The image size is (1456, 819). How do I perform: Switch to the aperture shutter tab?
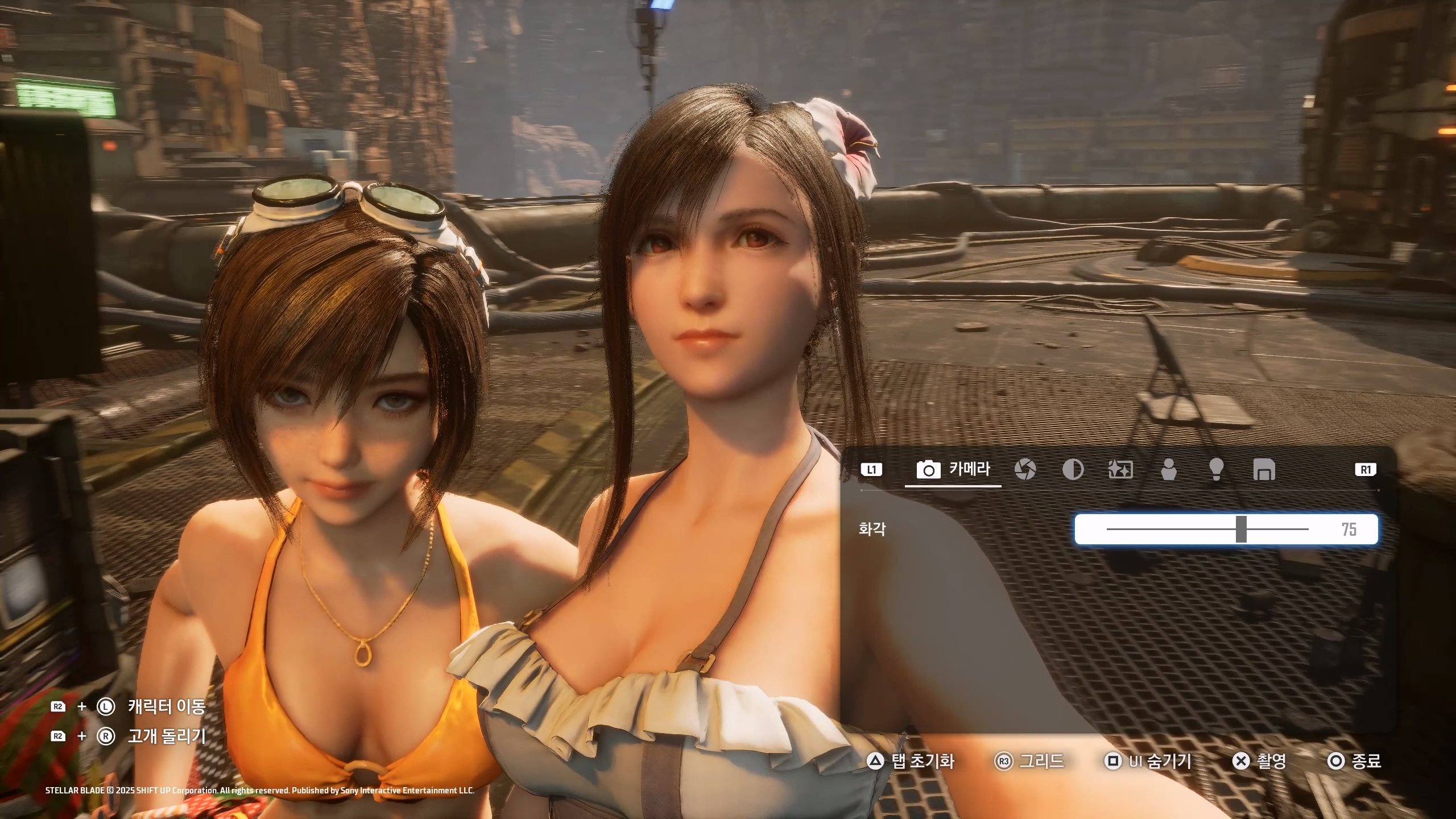pyautogui.click(x=1025, y=470)
